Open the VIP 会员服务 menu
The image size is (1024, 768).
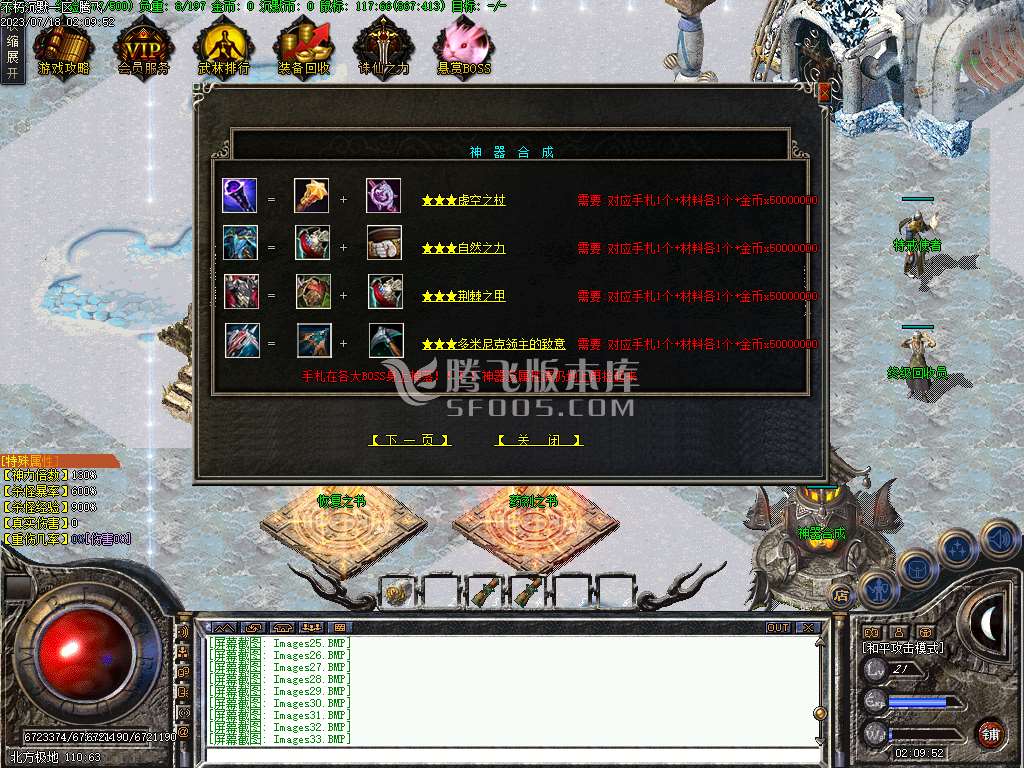tap(143, 48)
